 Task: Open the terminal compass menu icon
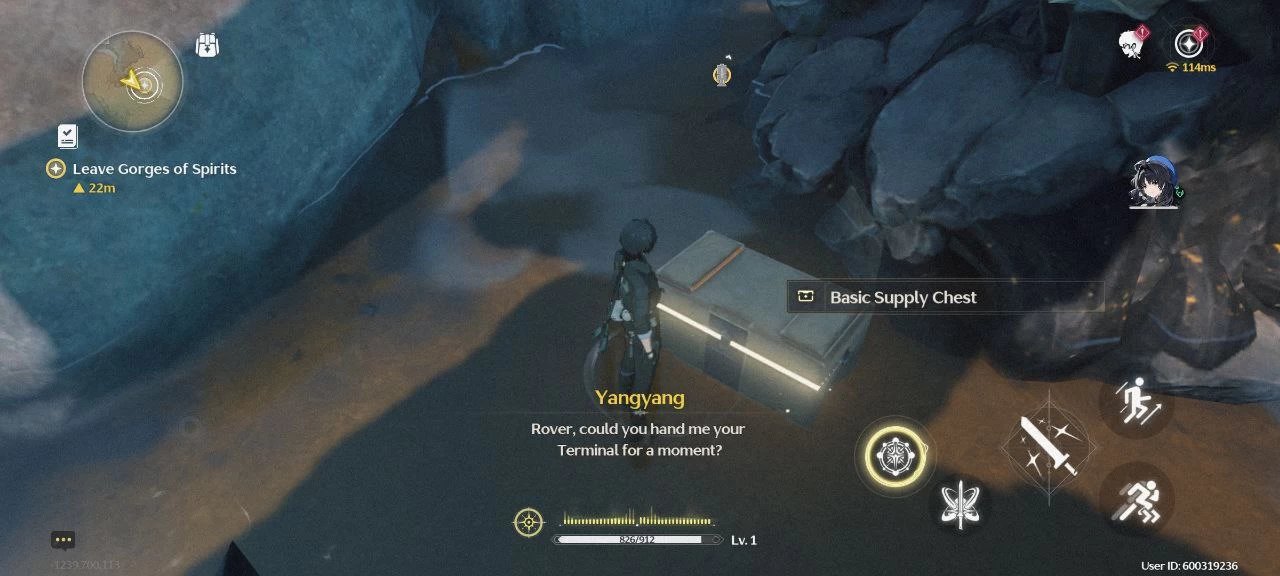(1188, 43)
